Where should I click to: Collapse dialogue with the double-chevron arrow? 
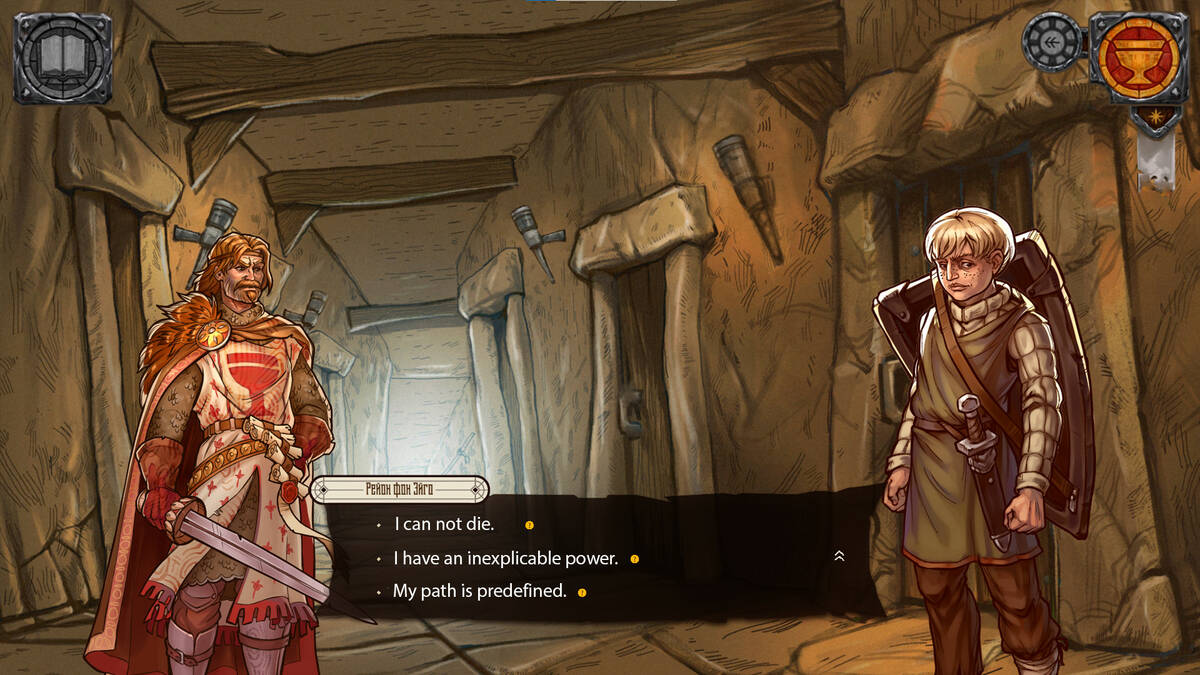839,556
